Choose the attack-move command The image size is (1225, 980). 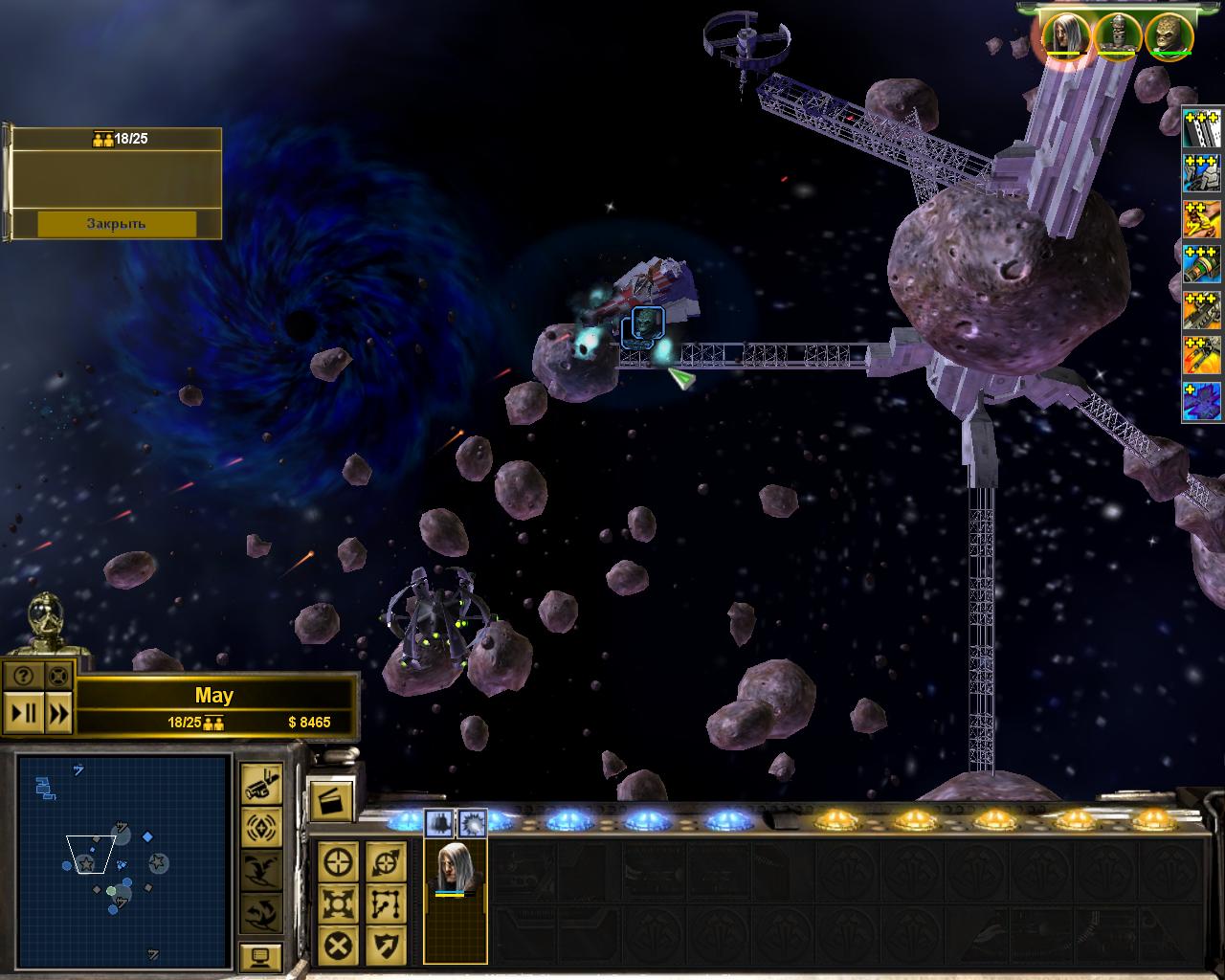point(385,862)
